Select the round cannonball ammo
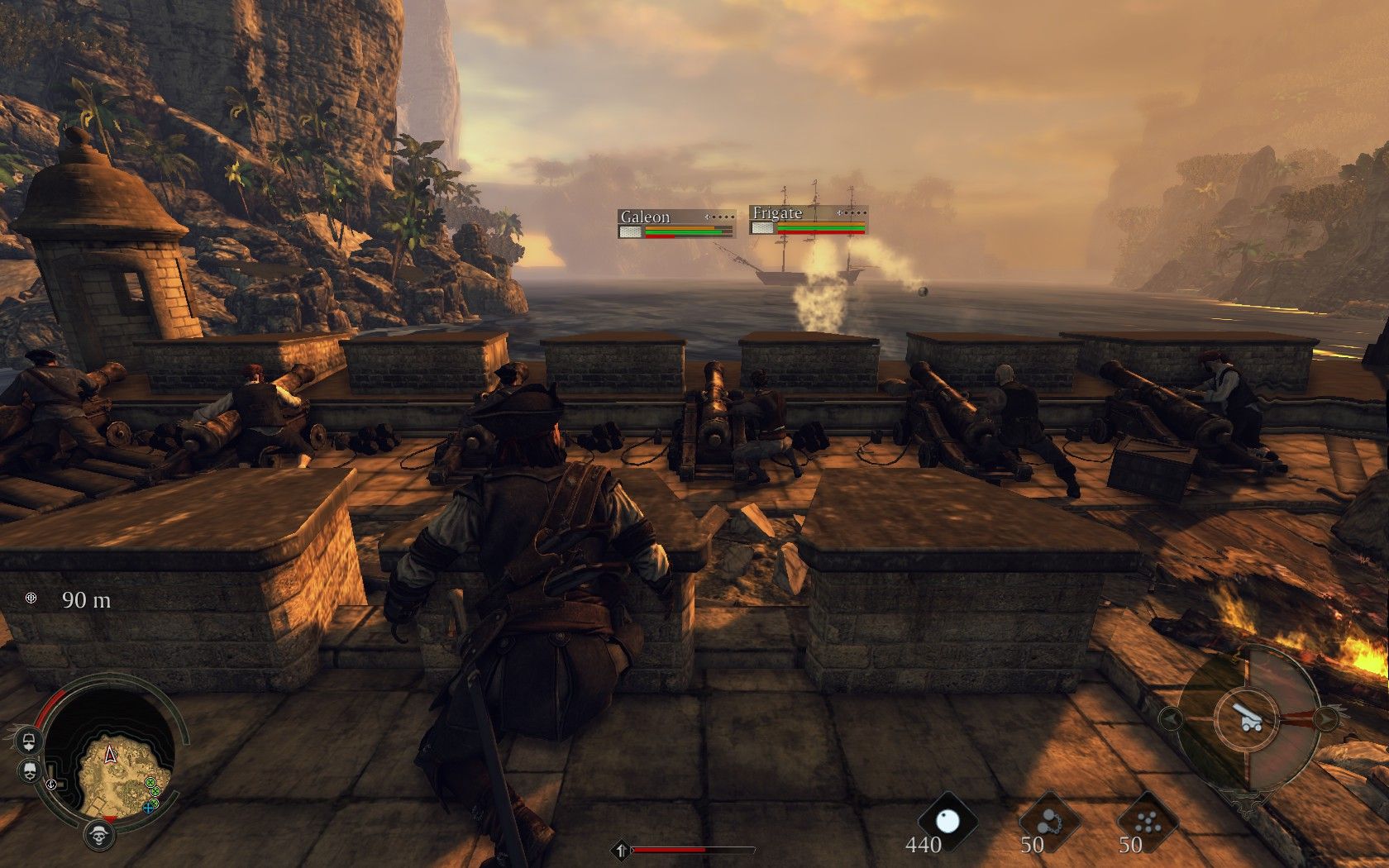1389x868 pixels. tap(947, 820)
